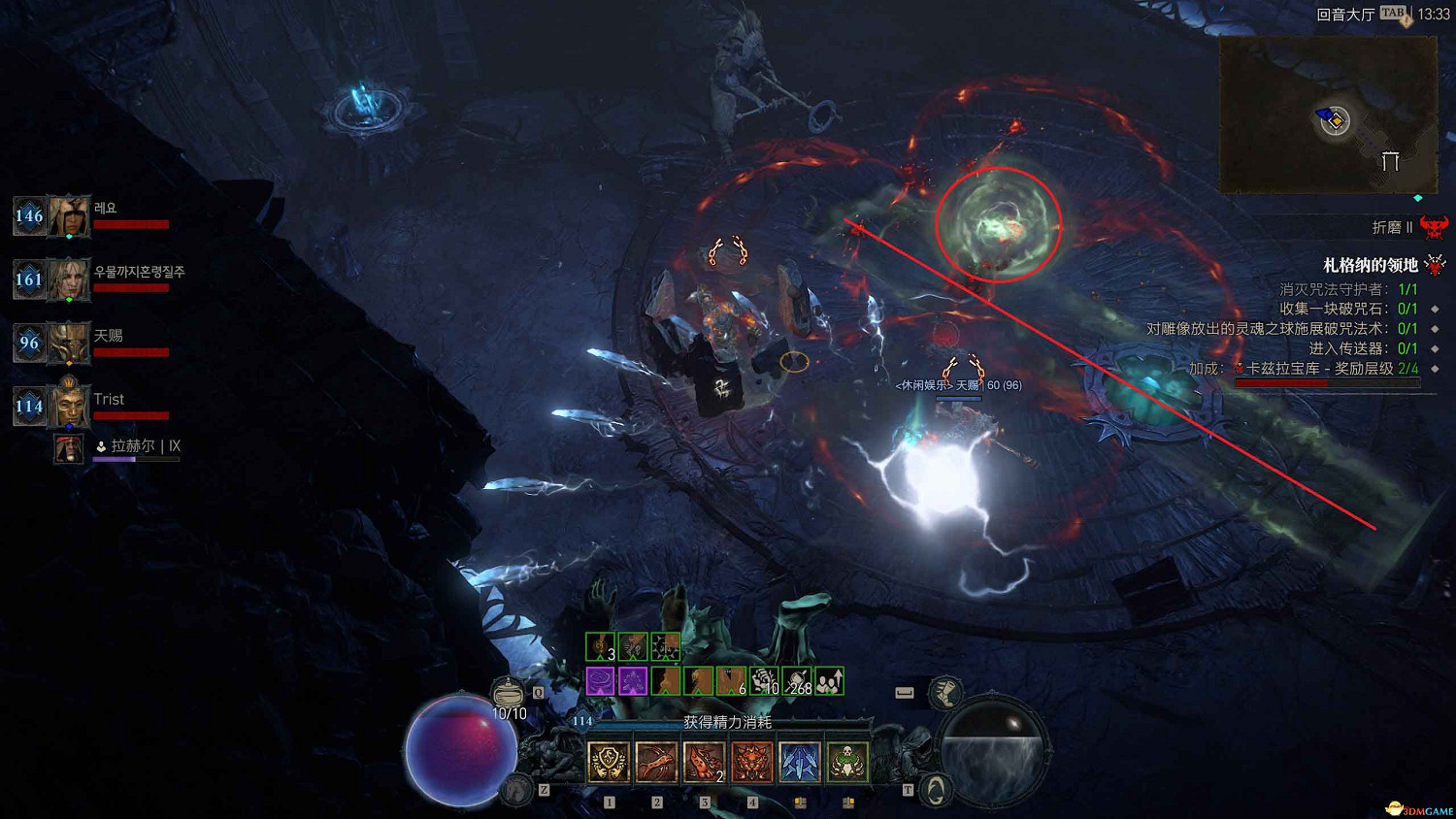Viewport: 1456px width, 819px height.
Task: Click the buff icon showing 268 stacks
Action: [797, 681]
